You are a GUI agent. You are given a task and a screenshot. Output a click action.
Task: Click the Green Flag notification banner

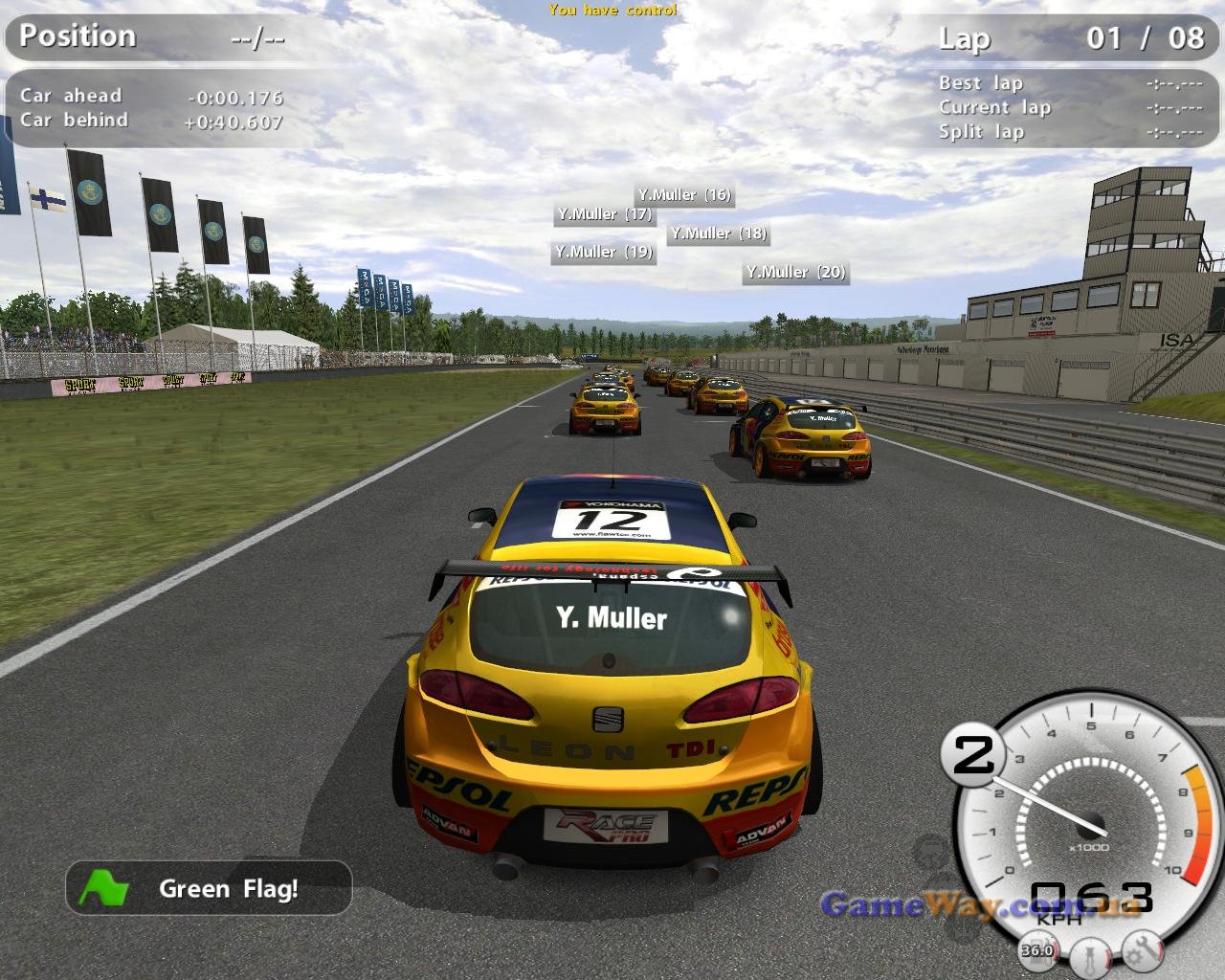209,888
